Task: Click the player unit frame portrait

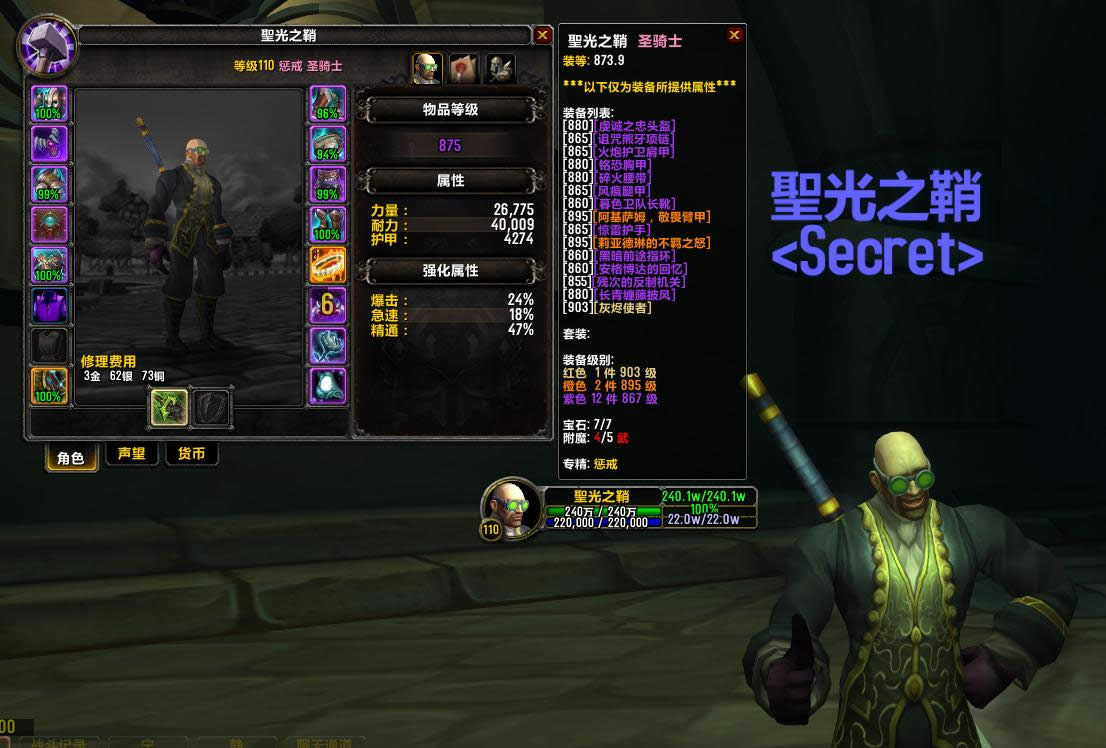Action: click(512, 508)
